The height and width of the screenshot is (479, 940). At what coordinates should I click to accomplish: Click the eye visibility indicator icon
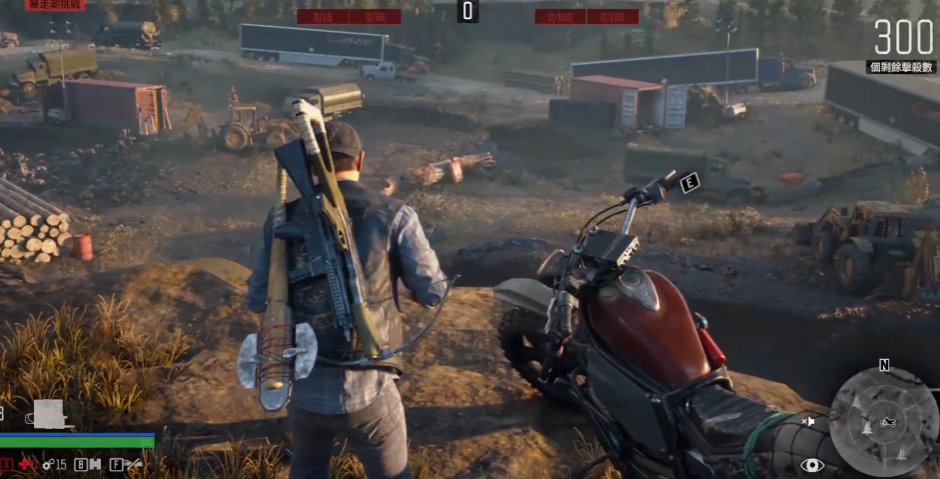811,464
